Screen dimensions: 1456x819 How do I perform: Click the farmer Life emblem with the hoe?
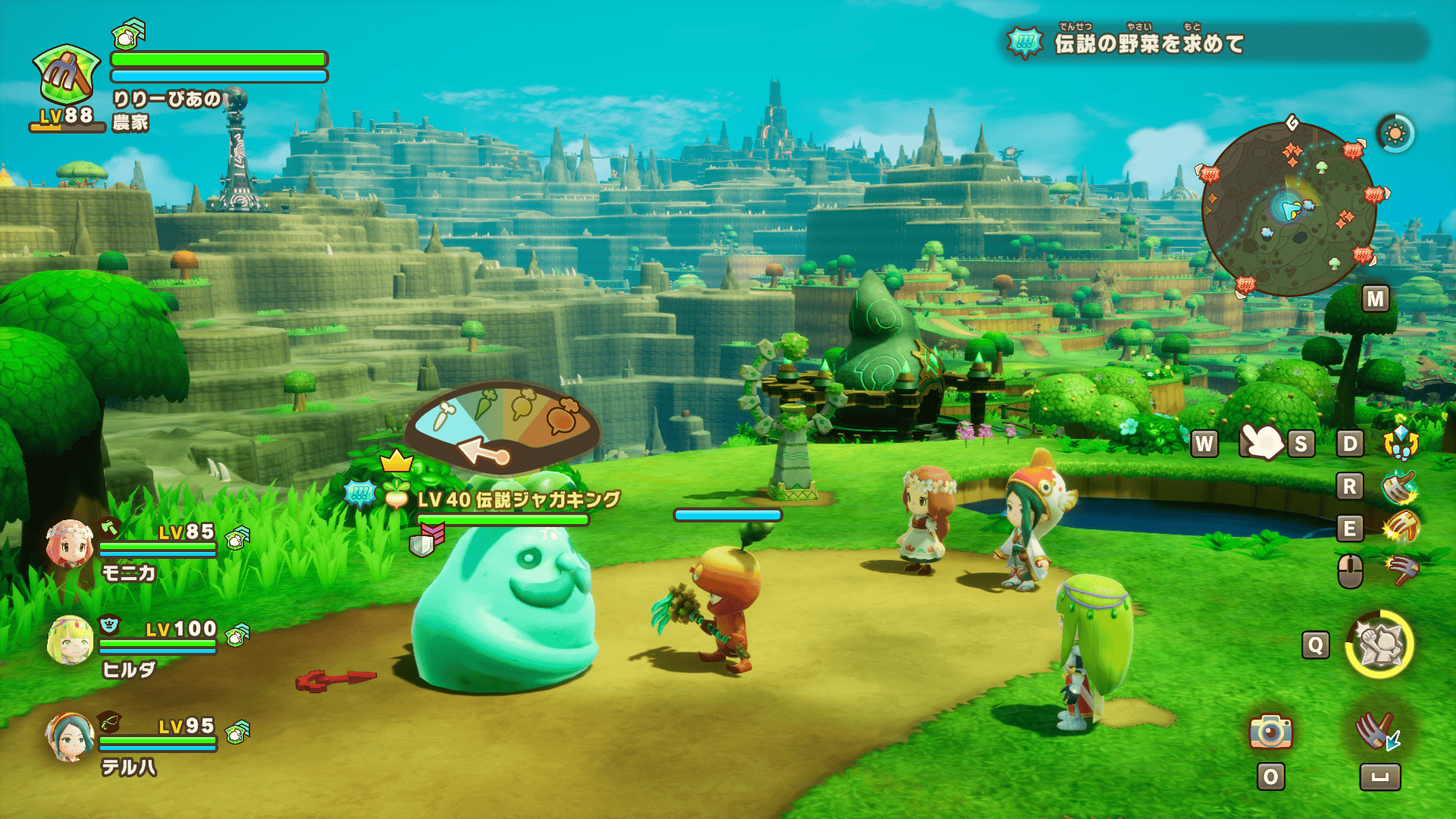(67, 76)
